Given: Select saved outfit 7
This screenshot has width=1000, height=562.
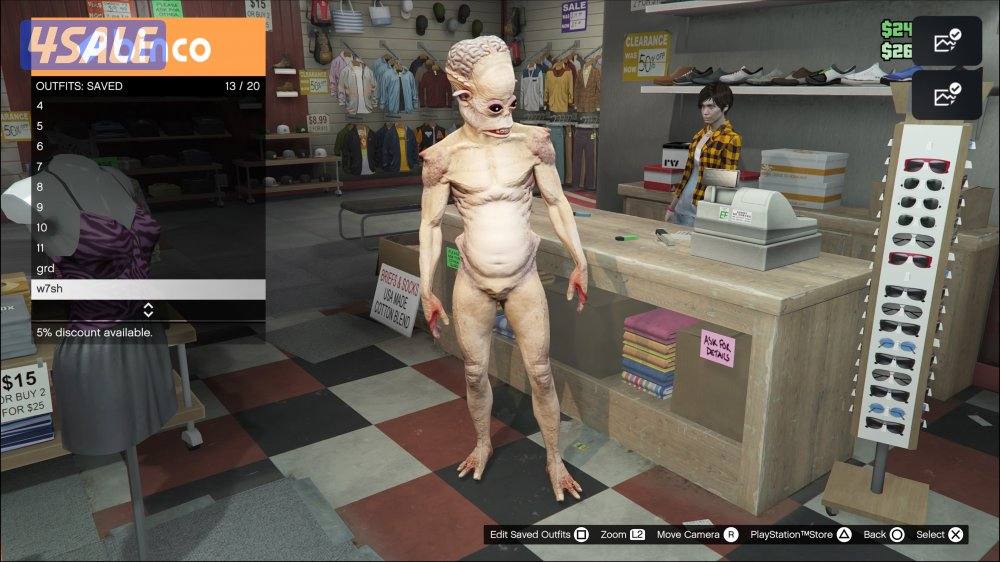Looking at the screenshot, I should [148, 167].
